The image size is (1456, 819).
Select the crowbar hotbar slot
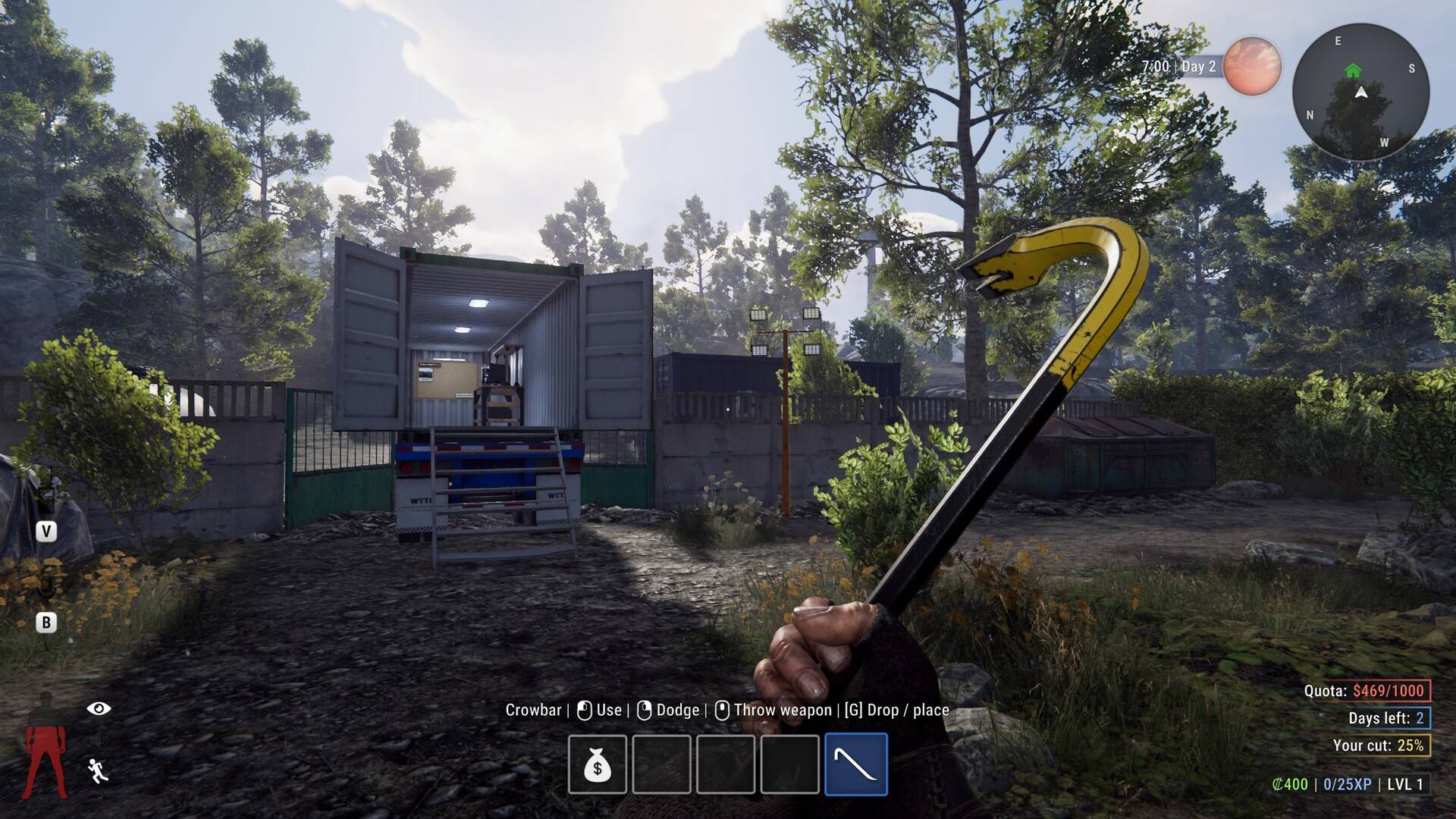coord(855,764)
